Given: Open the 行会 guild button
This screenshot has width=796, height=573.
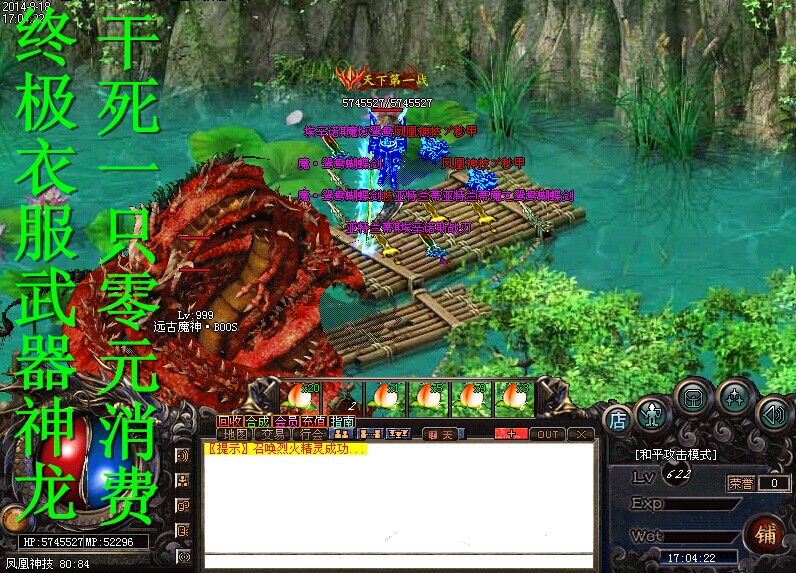Looking at the screenshot, I should click(x=312, y=434).
